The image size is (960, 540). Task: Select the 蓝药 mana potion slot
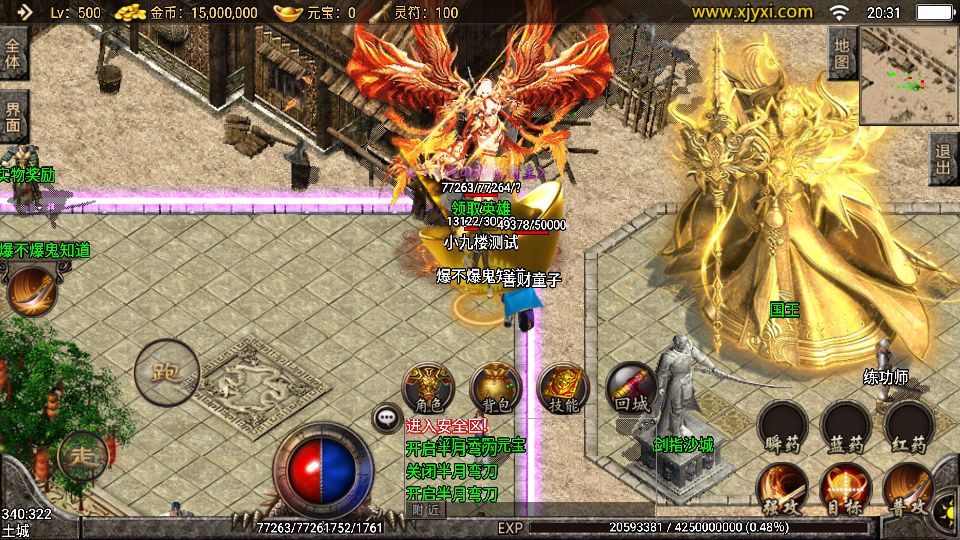pos(844,426)
